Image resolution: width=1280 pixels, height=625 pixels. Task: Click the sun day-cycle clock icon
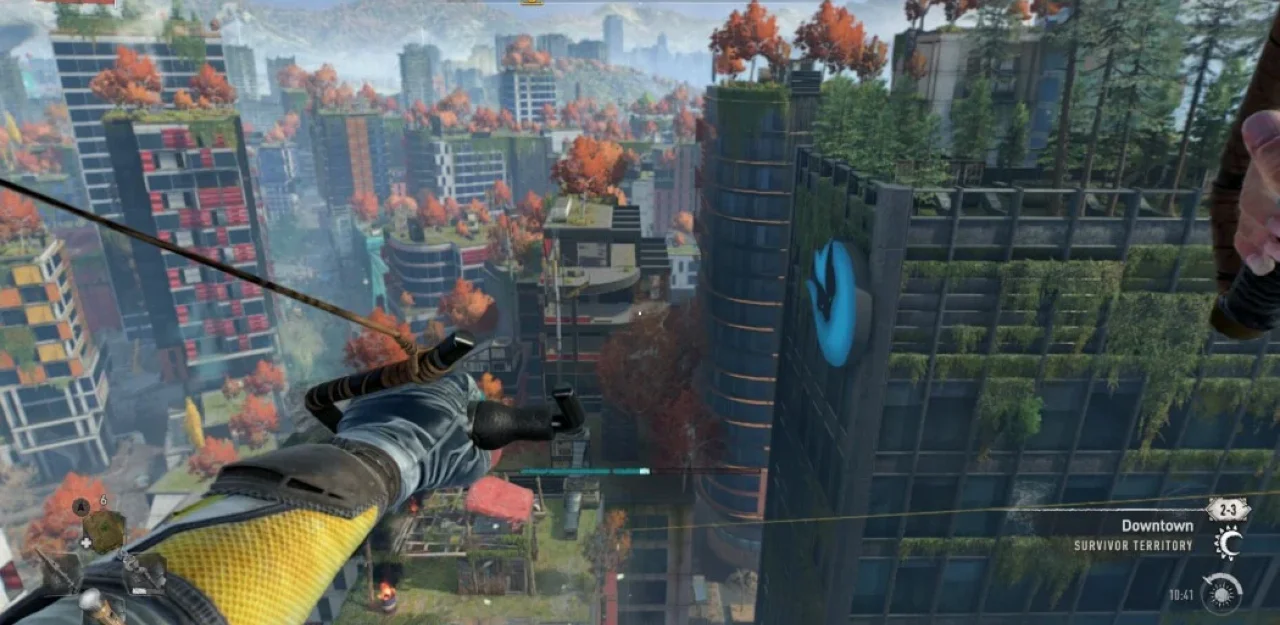[1222, 592]
